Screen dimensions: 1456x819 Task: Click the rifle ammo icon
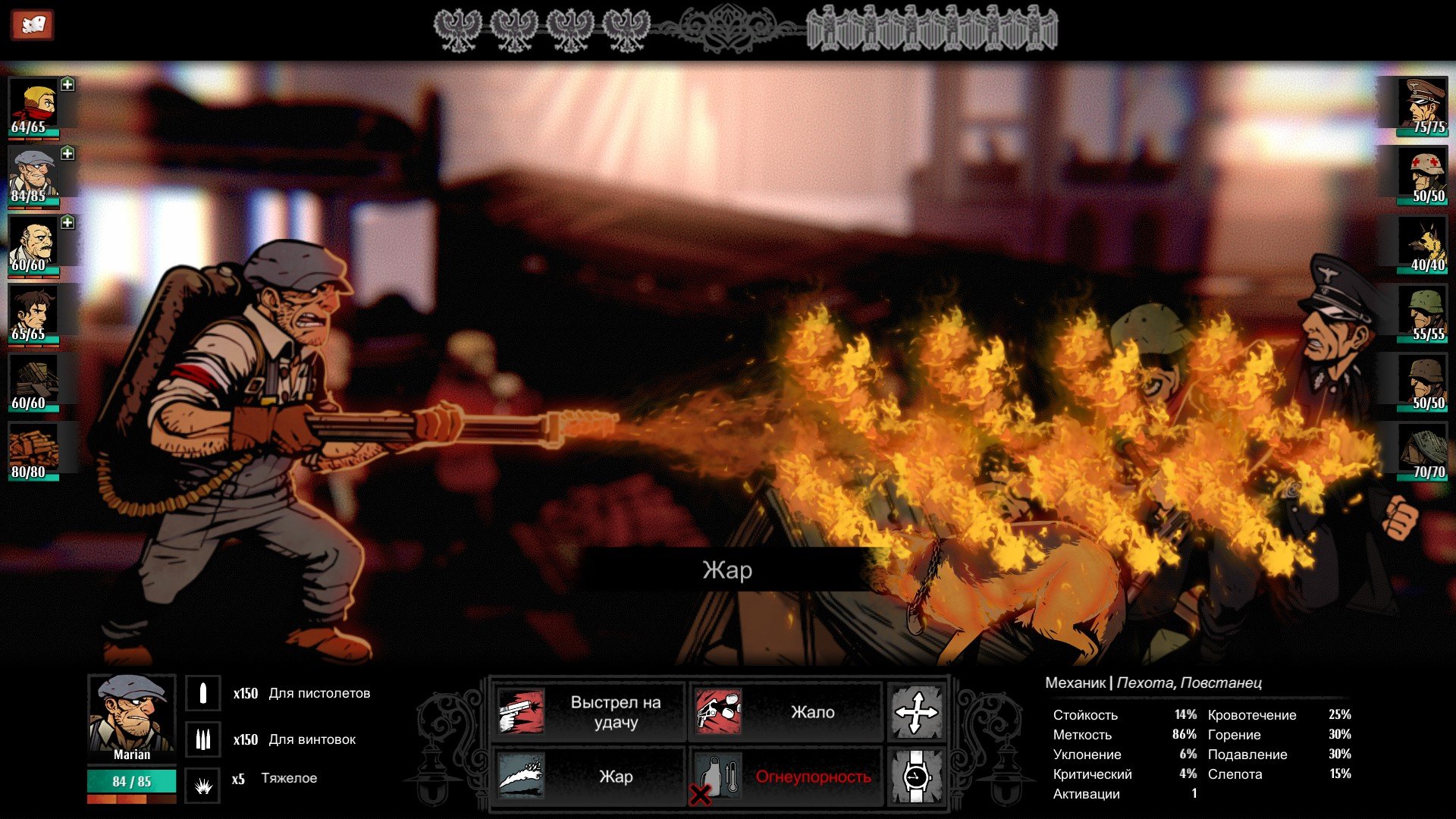pyautogui.click(x=203, y=739)
